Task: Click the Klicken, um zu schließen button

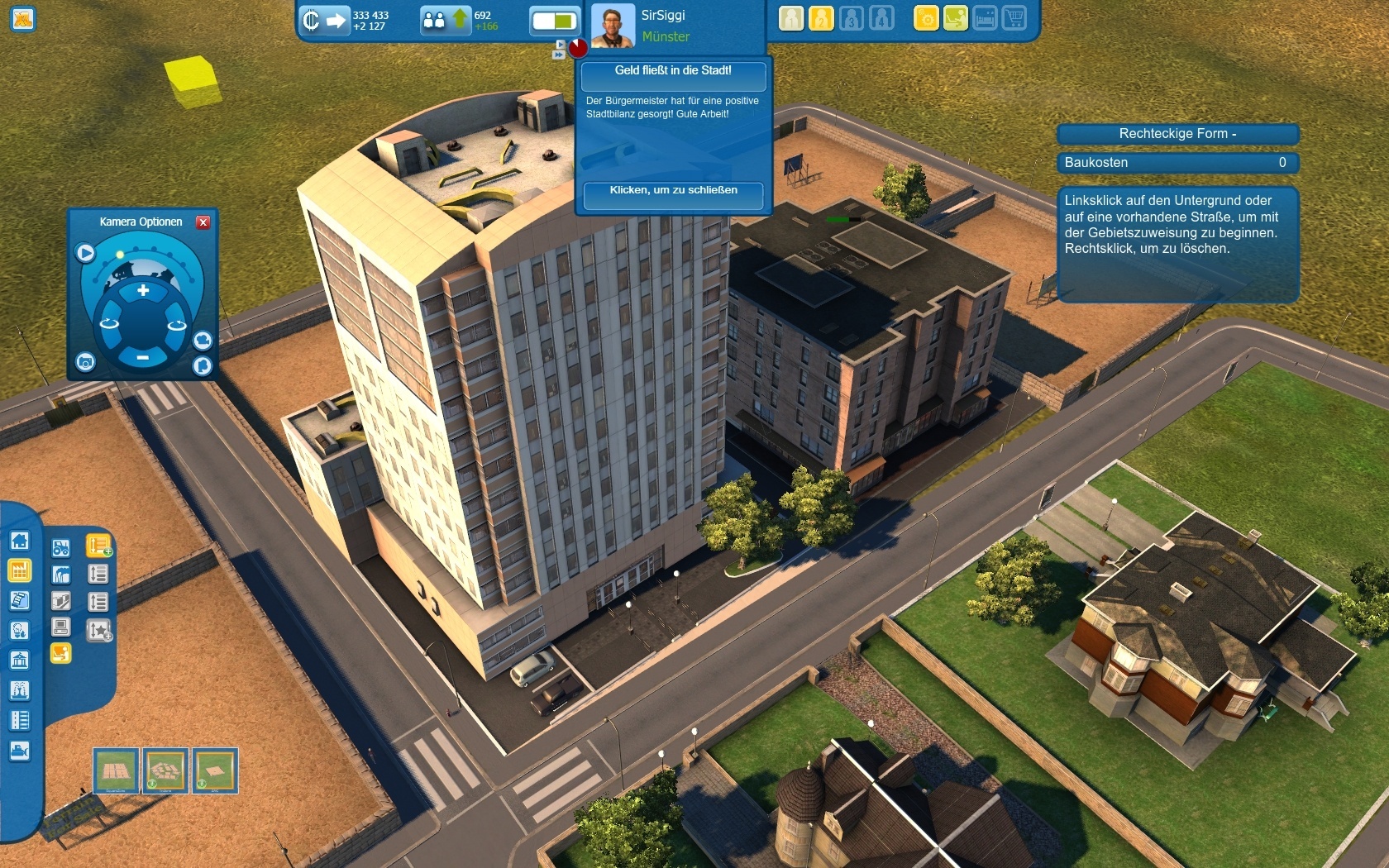Action: pos(672,196)
